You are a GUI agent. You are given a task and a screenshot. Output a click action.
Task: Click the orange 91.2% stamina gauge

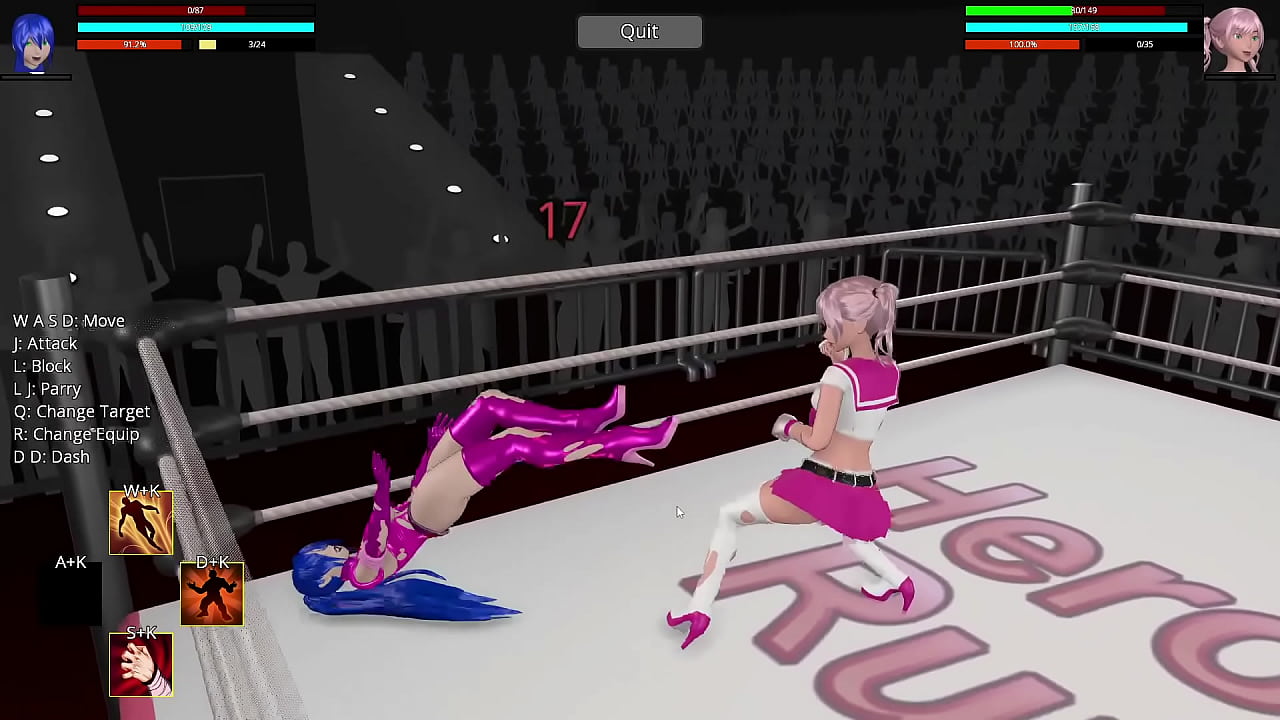(129, 44)
